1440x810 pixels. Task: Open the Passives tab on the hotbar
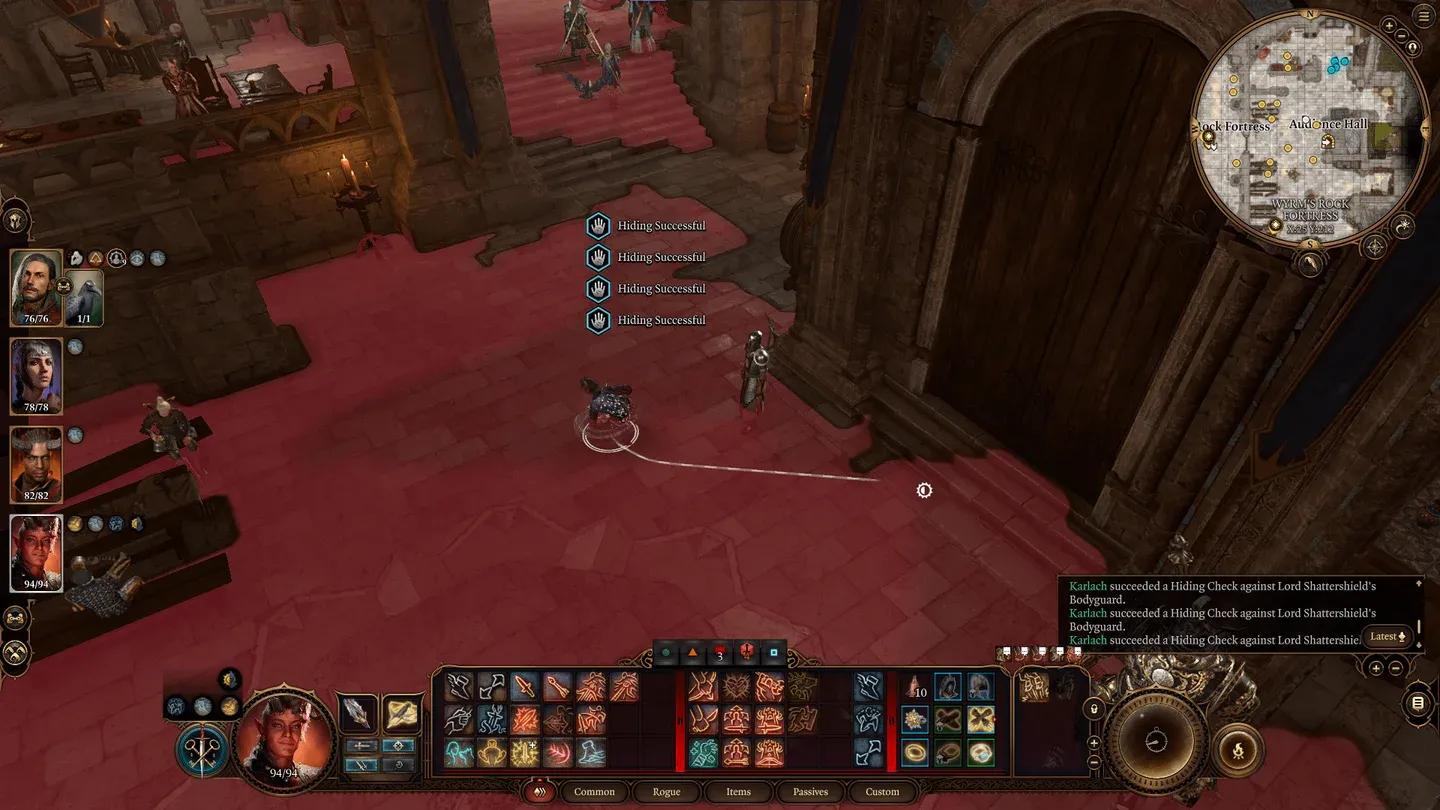tap(810, 791)
